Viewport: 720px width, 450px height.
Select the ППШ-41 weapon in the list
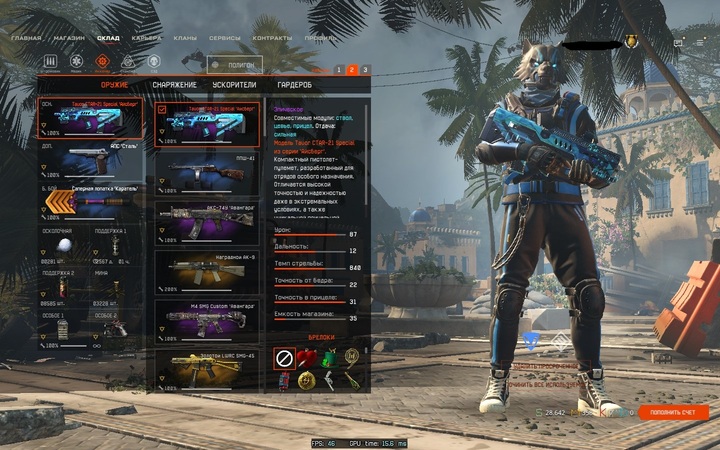point(208,174)
